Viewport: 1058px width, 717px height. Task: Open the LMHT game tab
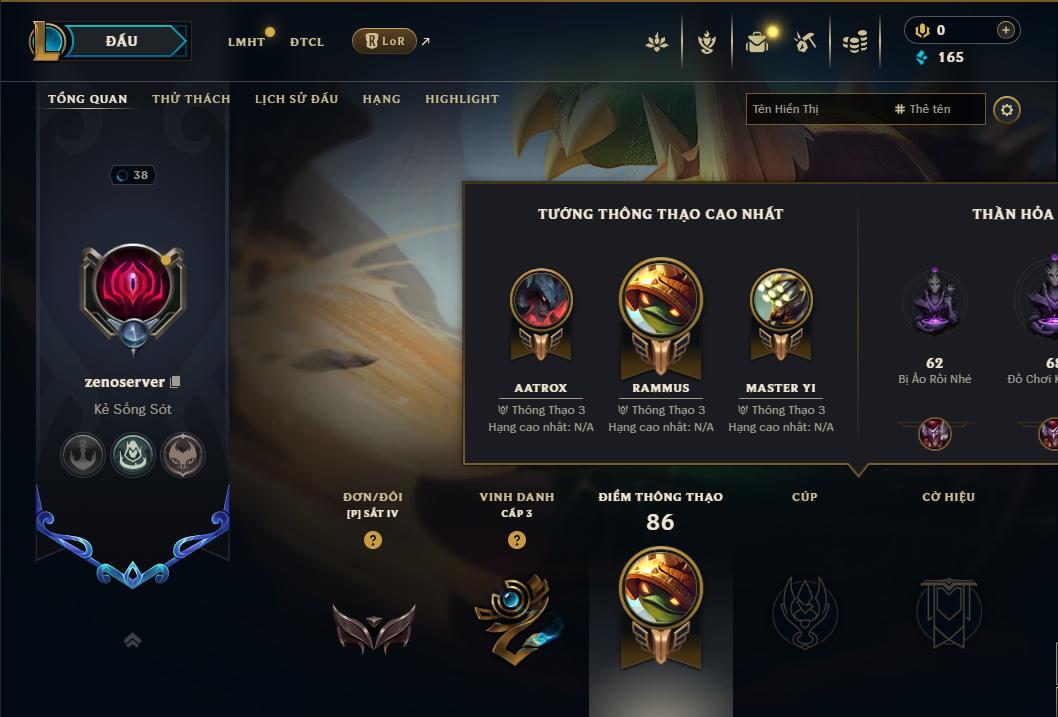pyautogui.click(x=246, y=42)
